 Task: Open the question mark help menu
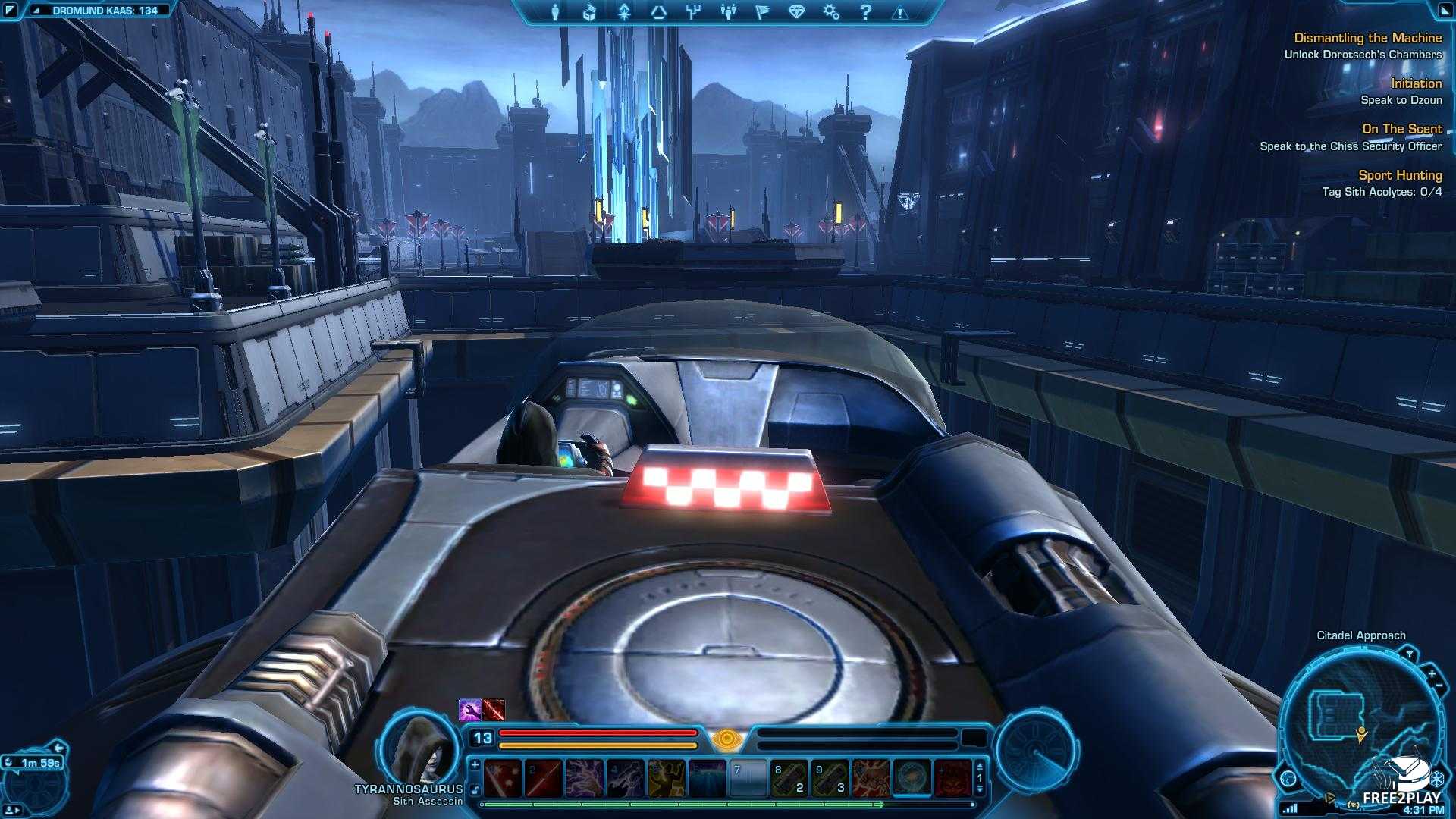click(x=866, y=12)
